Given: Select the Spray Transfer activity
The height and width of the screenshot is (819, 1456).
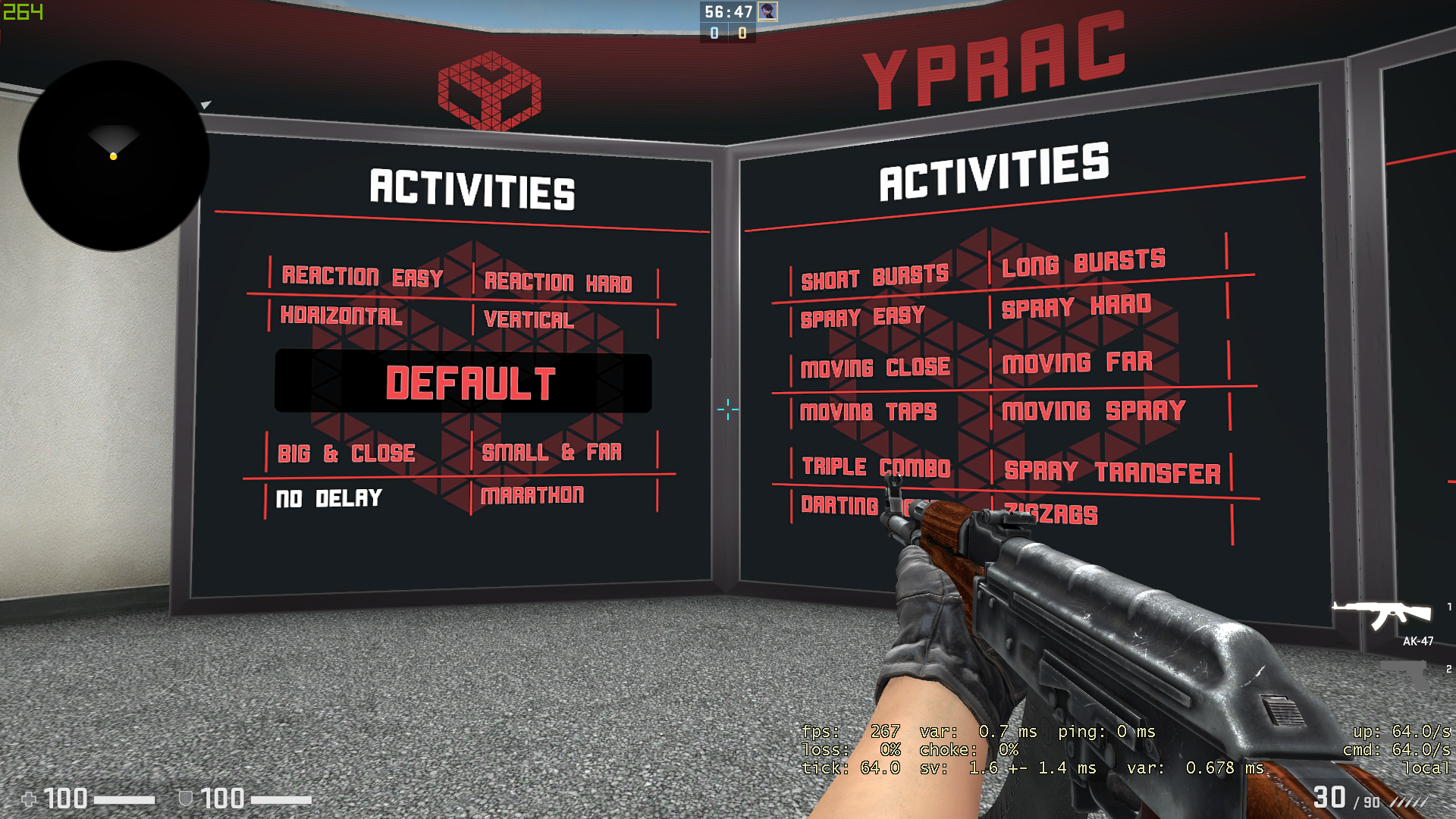Looking at the screenshot, I should [x=1112, y=472].
